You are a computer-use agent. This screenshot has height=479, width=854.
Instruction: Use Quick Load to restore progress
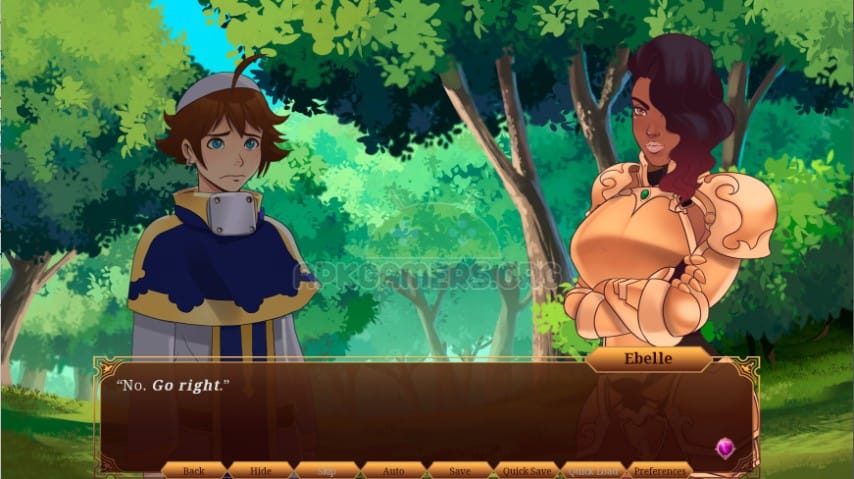tap(594, 470)
